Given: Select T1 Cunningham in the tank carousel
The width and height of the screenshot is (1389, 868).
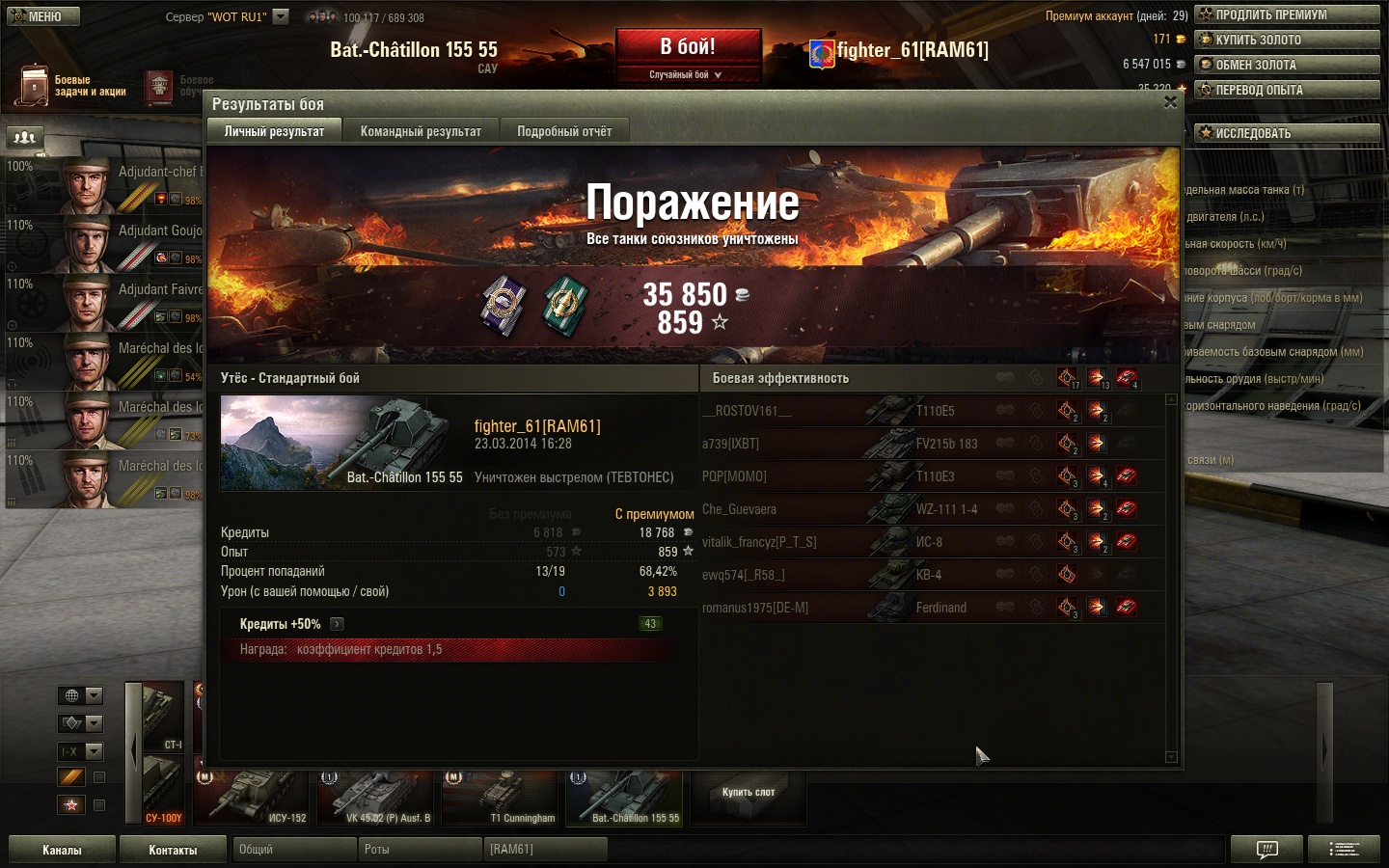Looking at the screenshot, I should [x=501, y=797].
